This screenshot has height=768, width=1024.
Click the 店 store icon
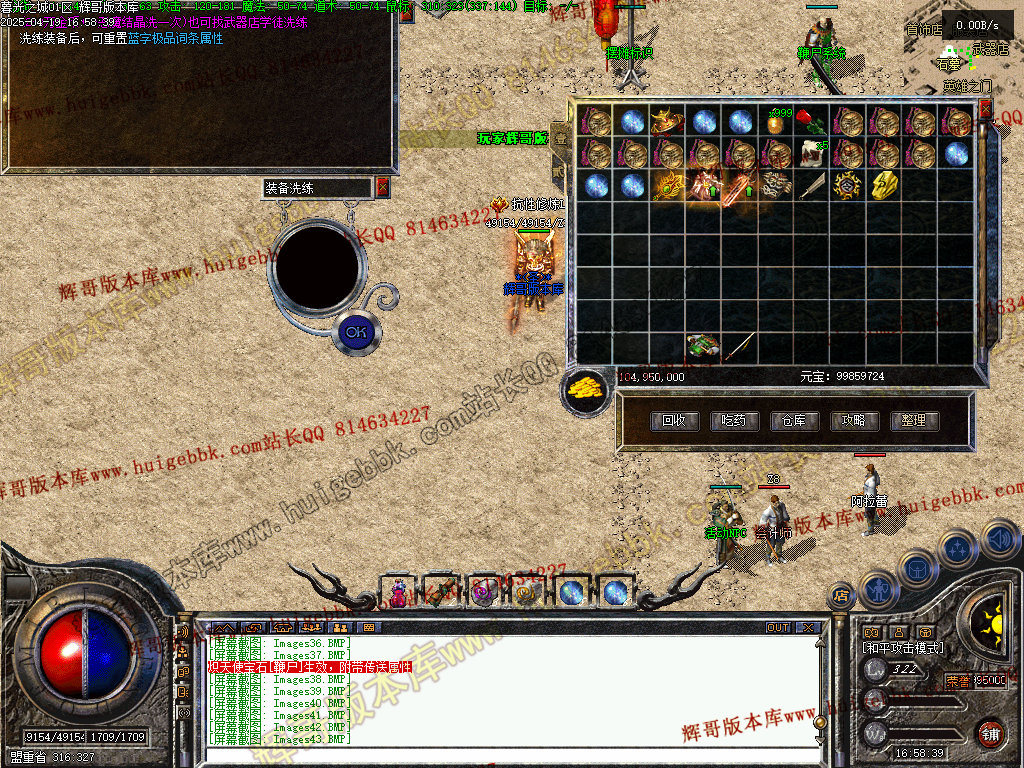click(x=840, y=597)
